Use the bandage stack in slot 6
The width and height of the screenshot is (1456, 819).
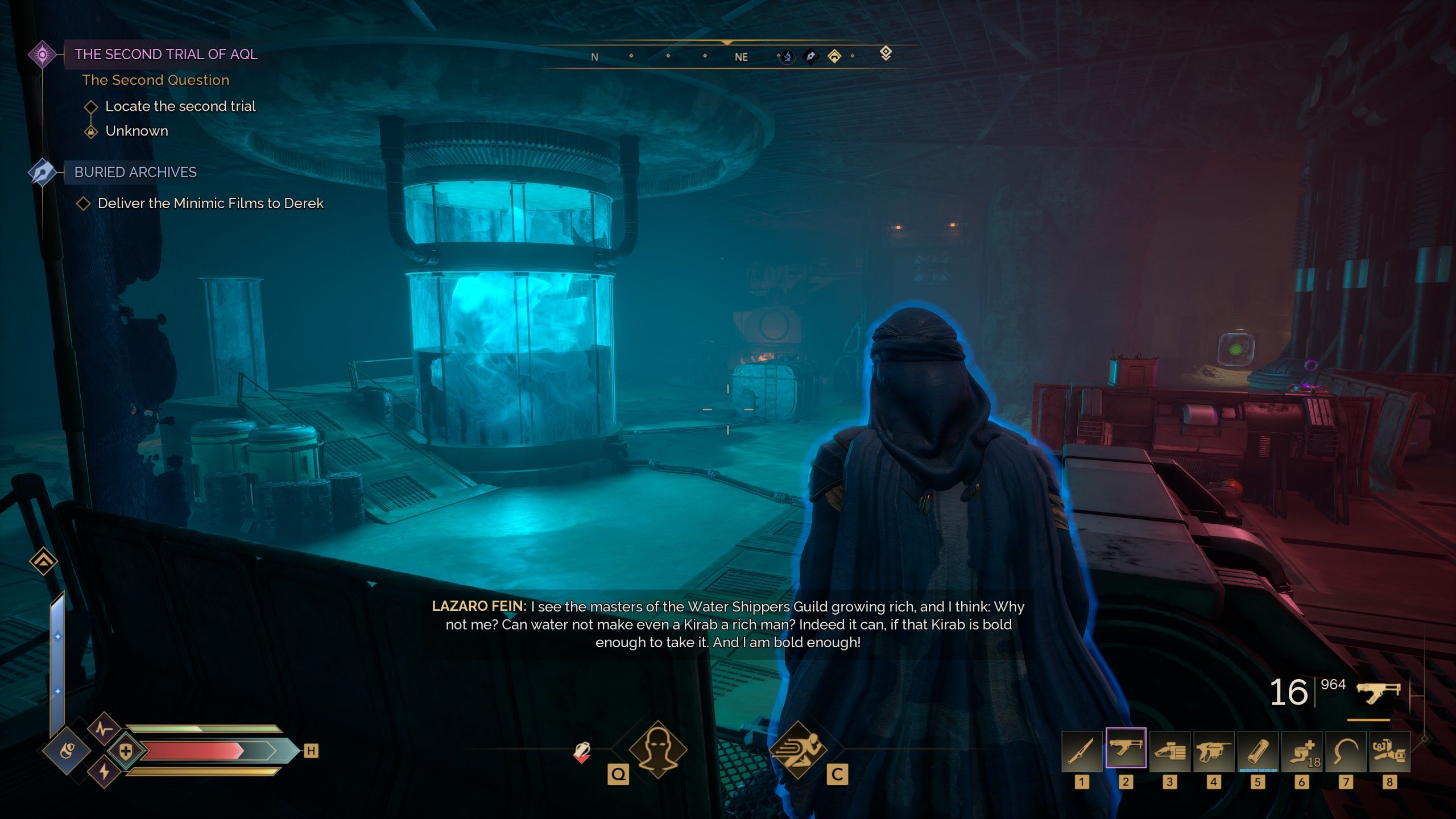tap(1301, 751)
